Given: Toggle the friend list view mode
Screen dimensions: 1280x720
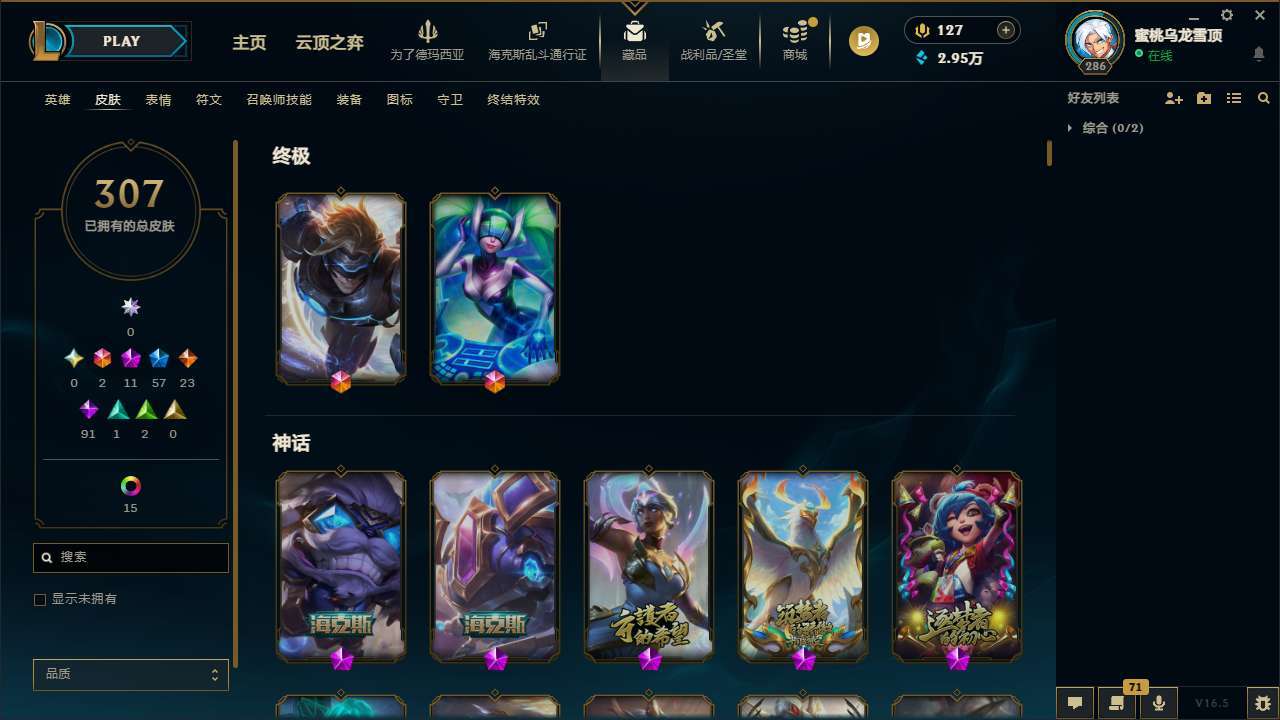Looking at the screenshot, I should [1233, 98].
